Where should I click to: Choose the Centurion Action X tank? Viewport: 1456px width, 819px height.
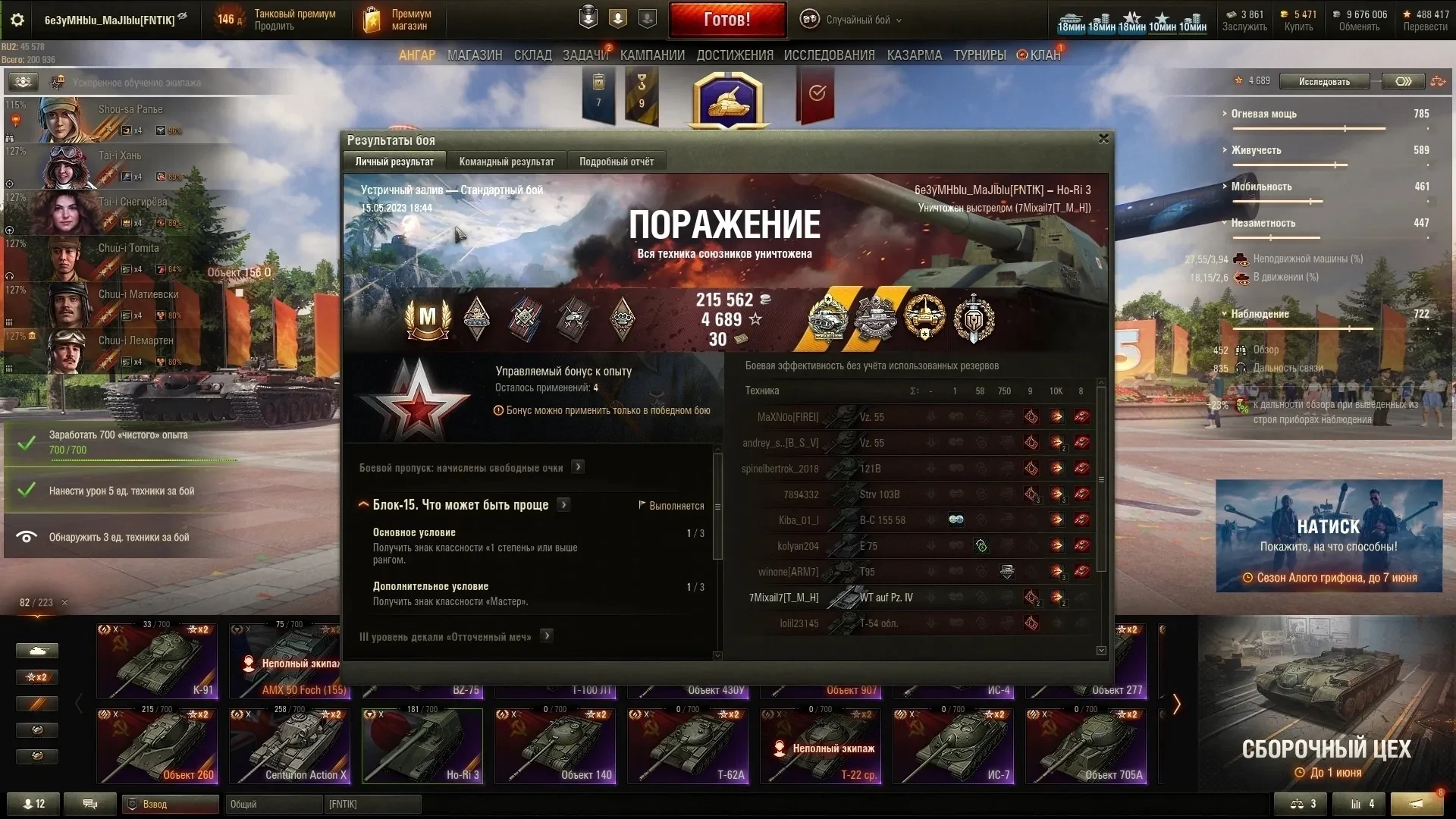[290, 745]
